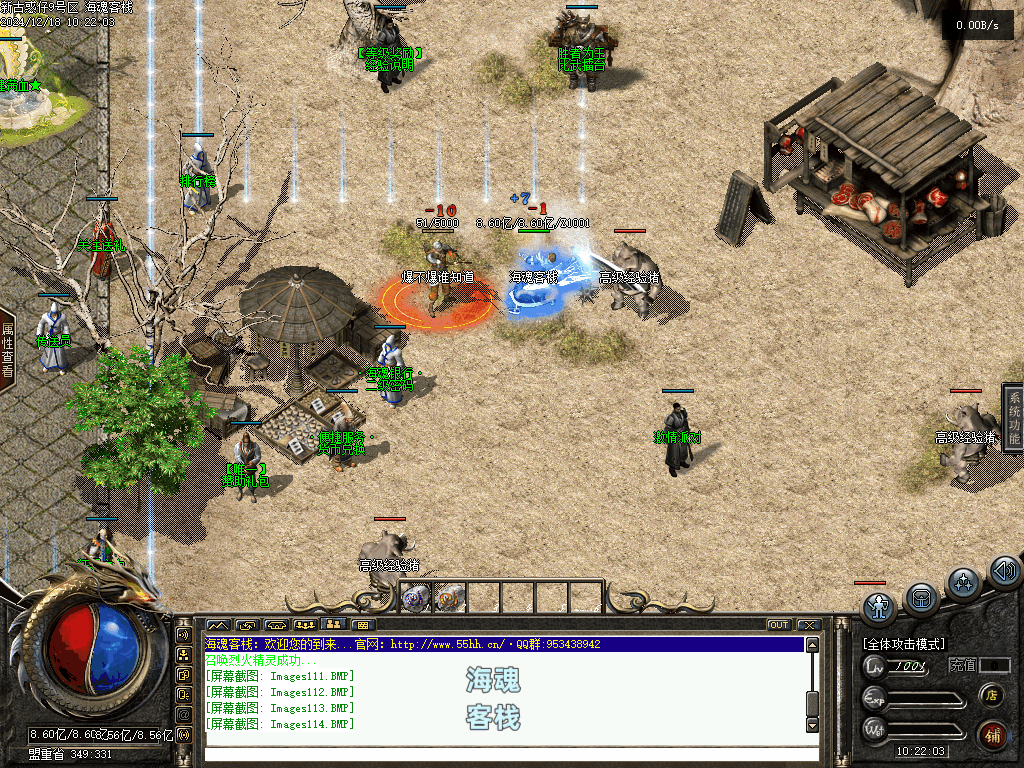Toggle the sound speaker round button
This screenshot has height=768, width=1024.
1003,572
